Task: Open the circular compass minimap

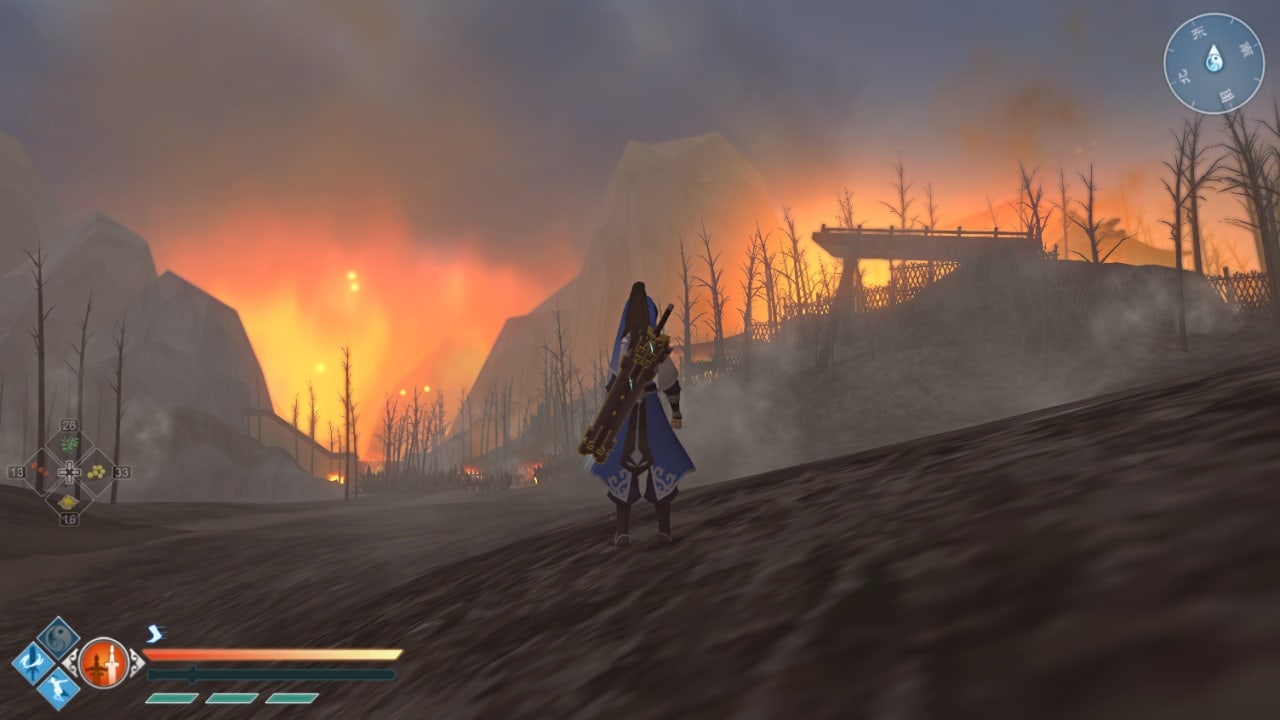Action: coord(1214,63)
